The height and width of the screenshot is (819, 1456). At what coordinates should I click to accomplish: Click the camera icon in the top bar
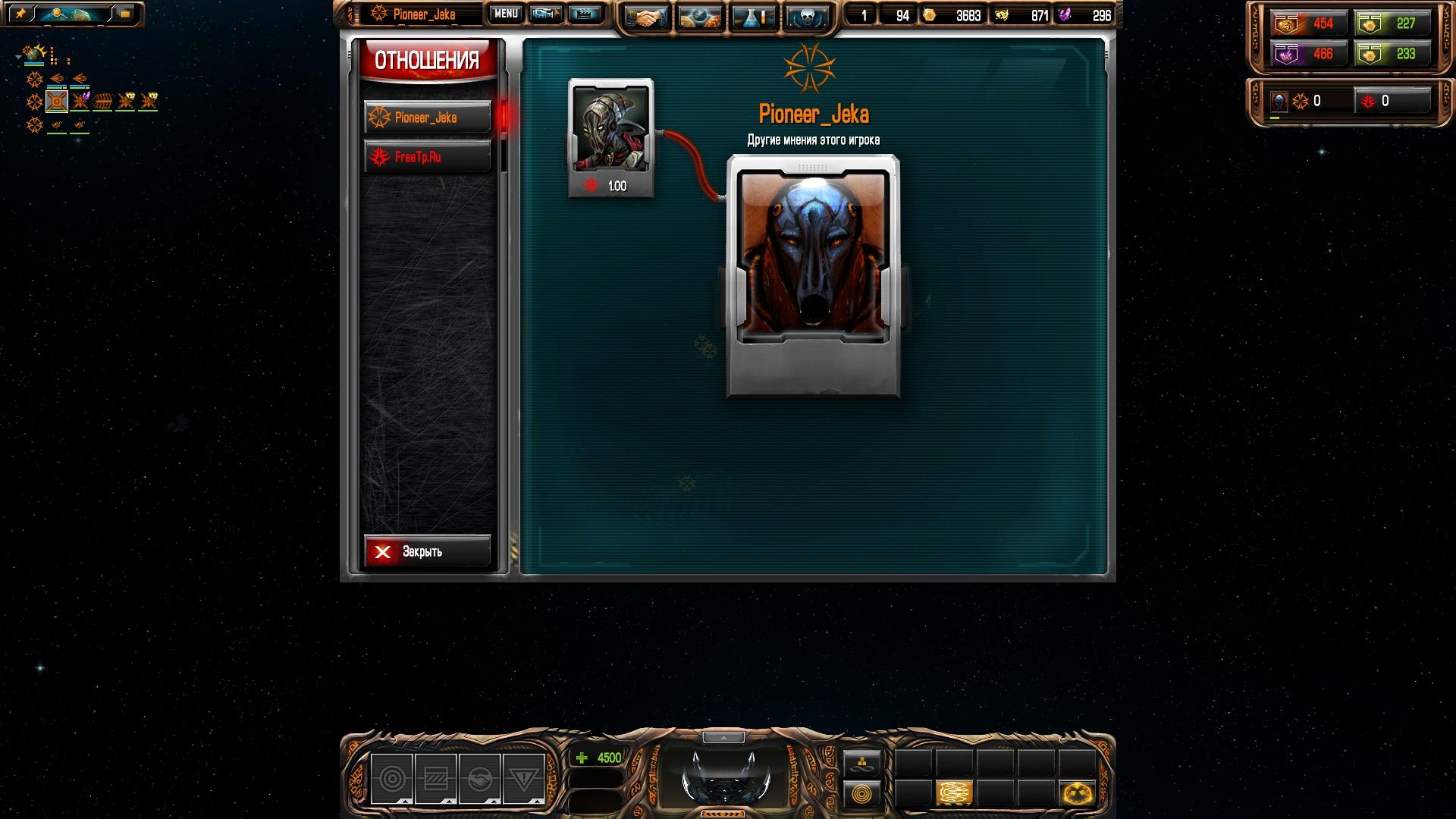[x=545, y=14]
